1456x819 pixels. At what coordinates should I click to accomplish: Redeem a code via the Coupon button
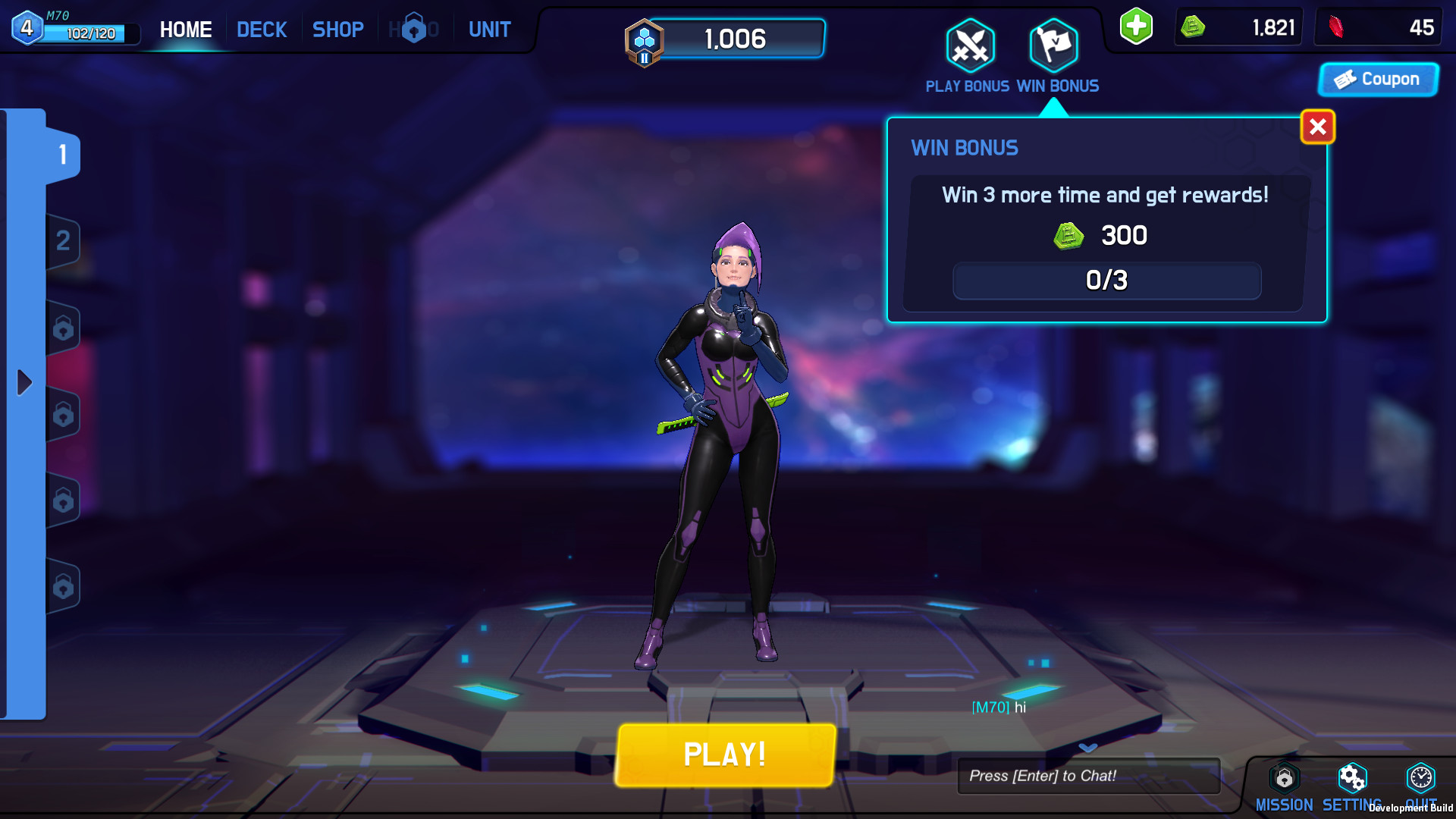(x=1378, y=79)
